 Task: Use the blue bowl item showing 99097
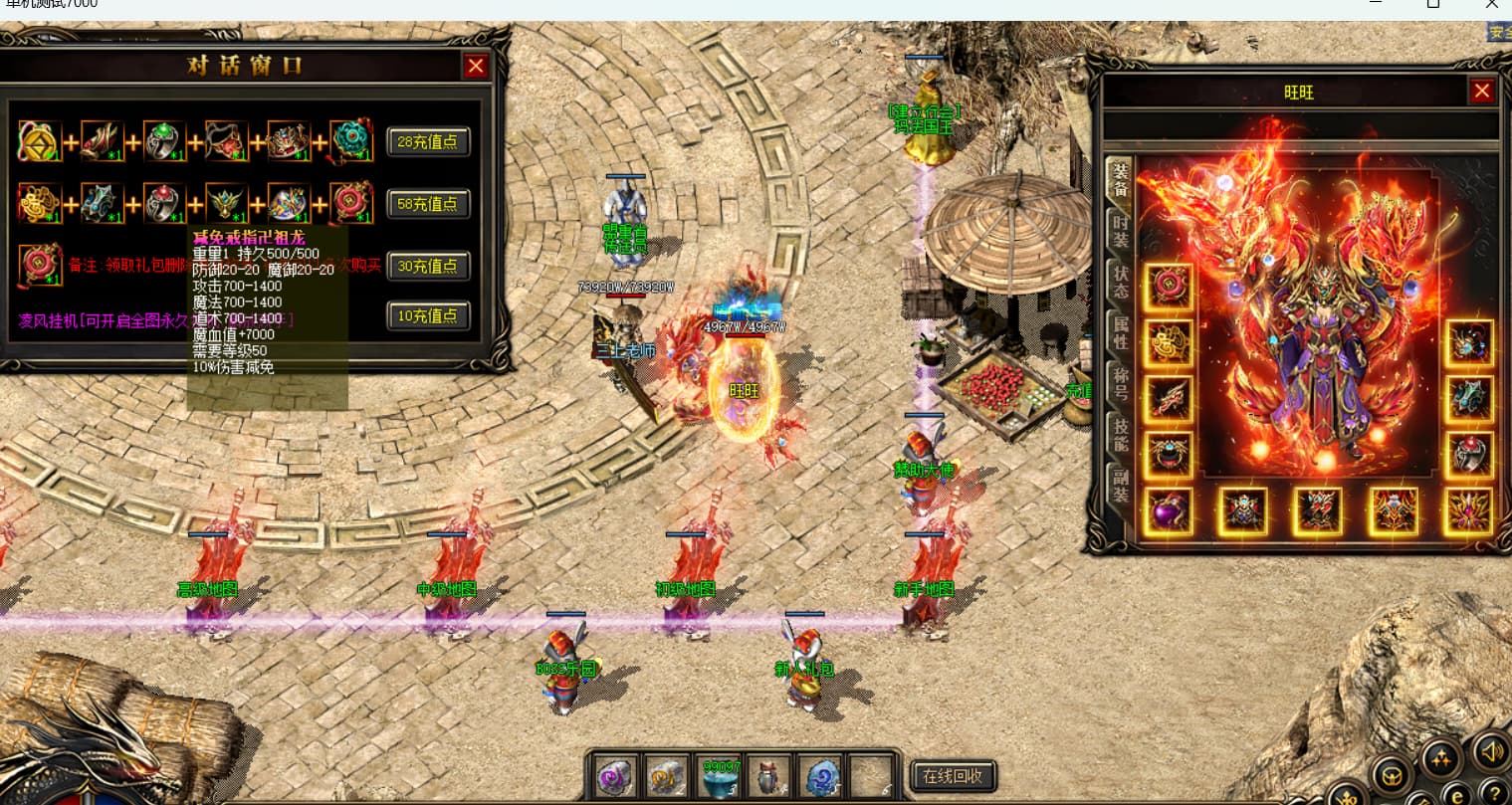pos(719,776)
